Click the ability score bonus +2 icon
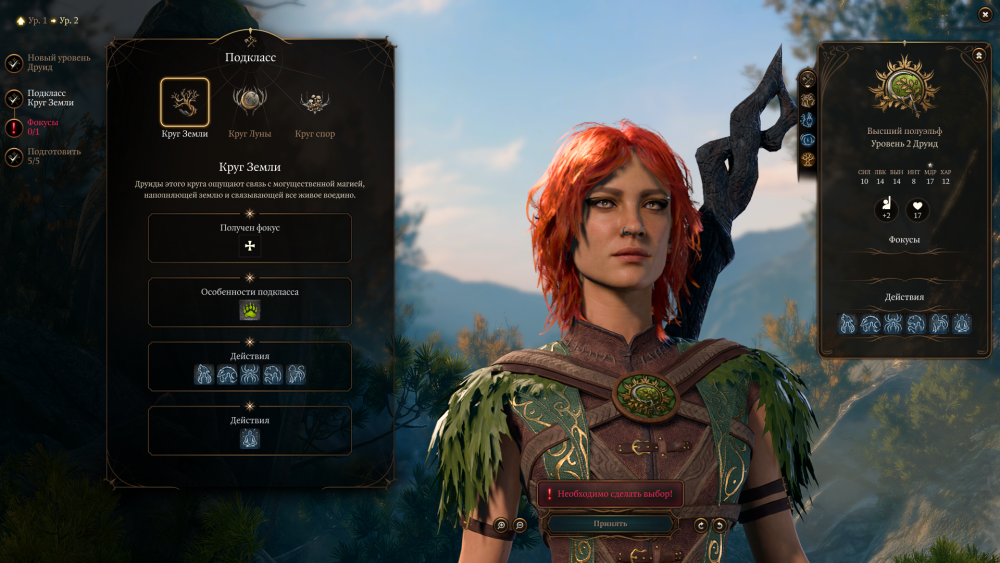This screenshot has width=1000, height=563. [x=886, y=209]
